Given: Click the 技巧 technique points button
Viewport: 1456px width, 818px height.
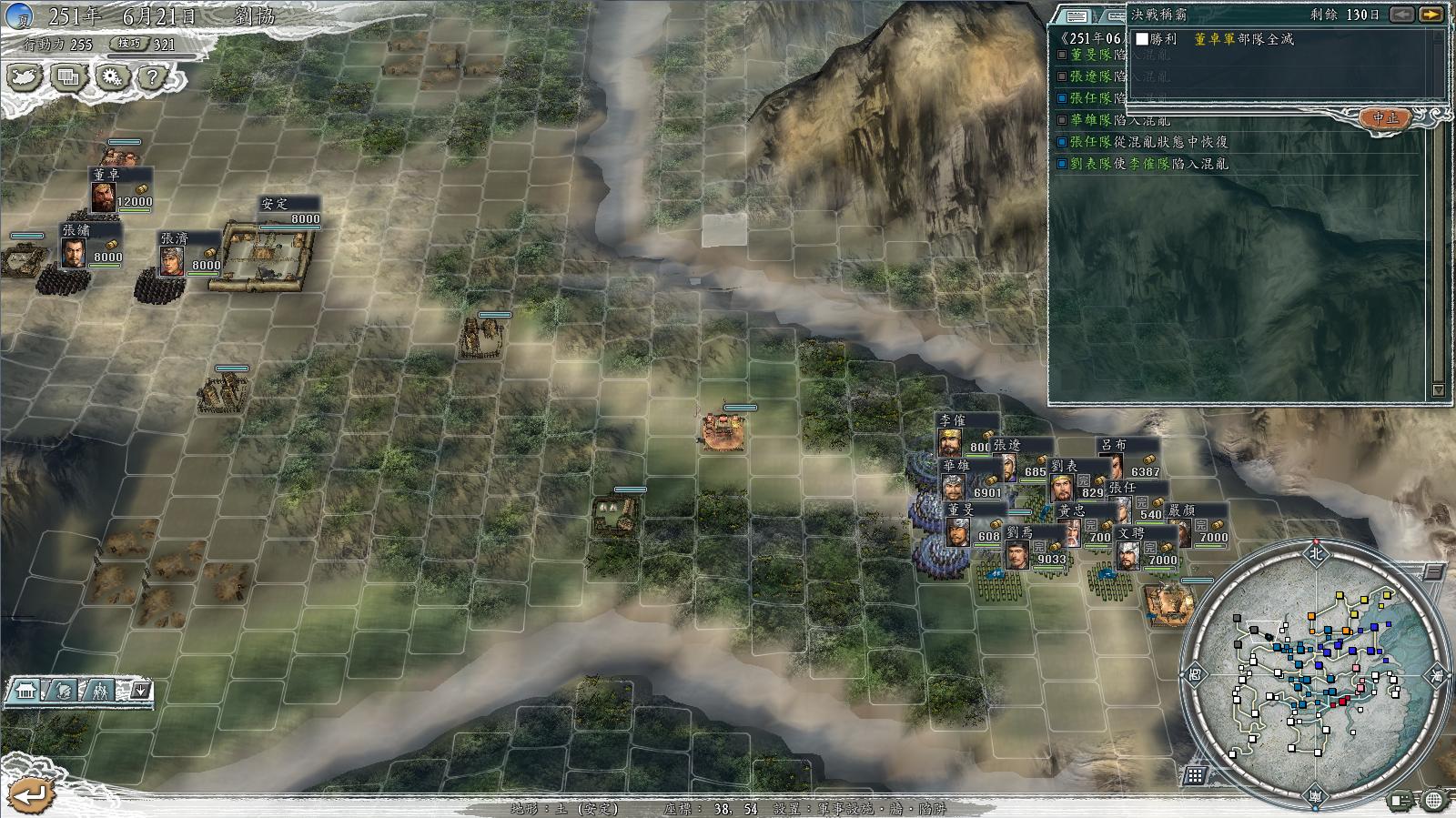Looking at the screenshot, I should [x=128, y=43].
